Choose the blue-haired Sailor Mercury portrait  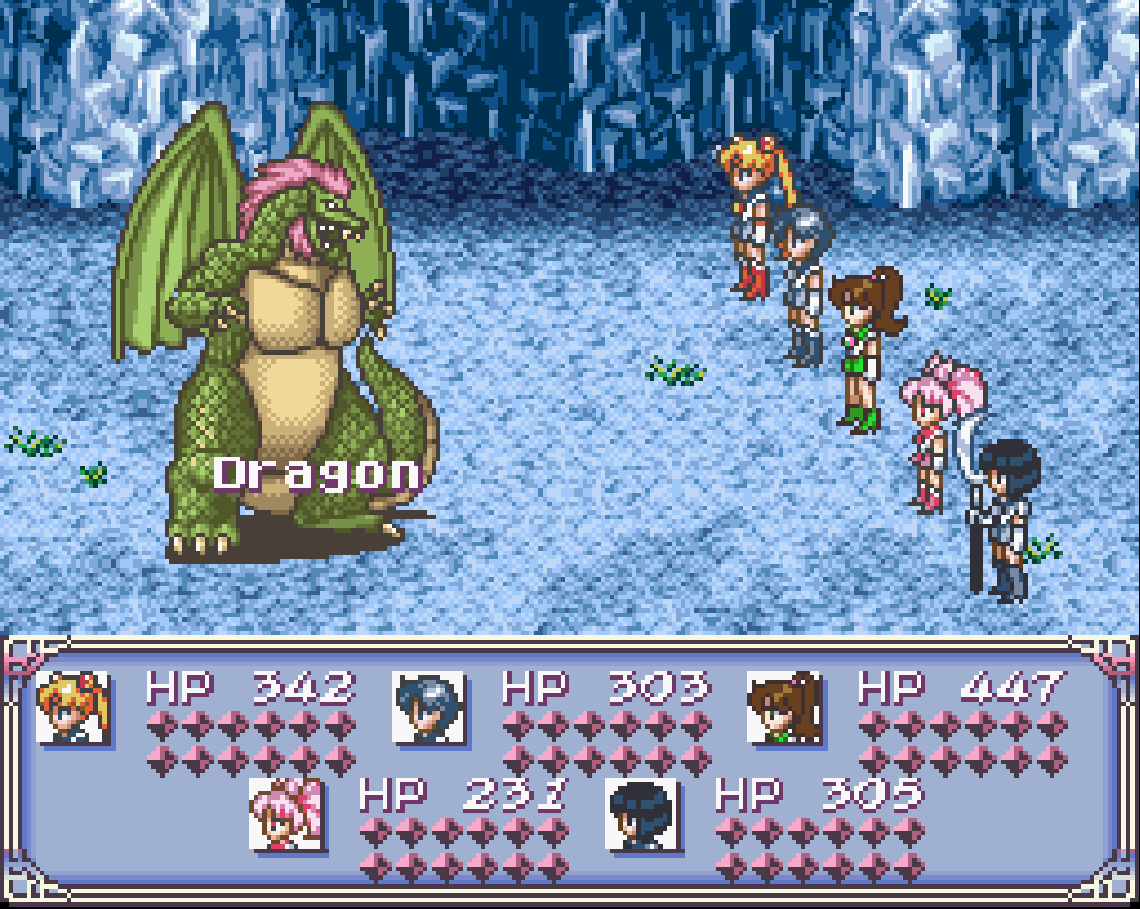tap(428, 707)
